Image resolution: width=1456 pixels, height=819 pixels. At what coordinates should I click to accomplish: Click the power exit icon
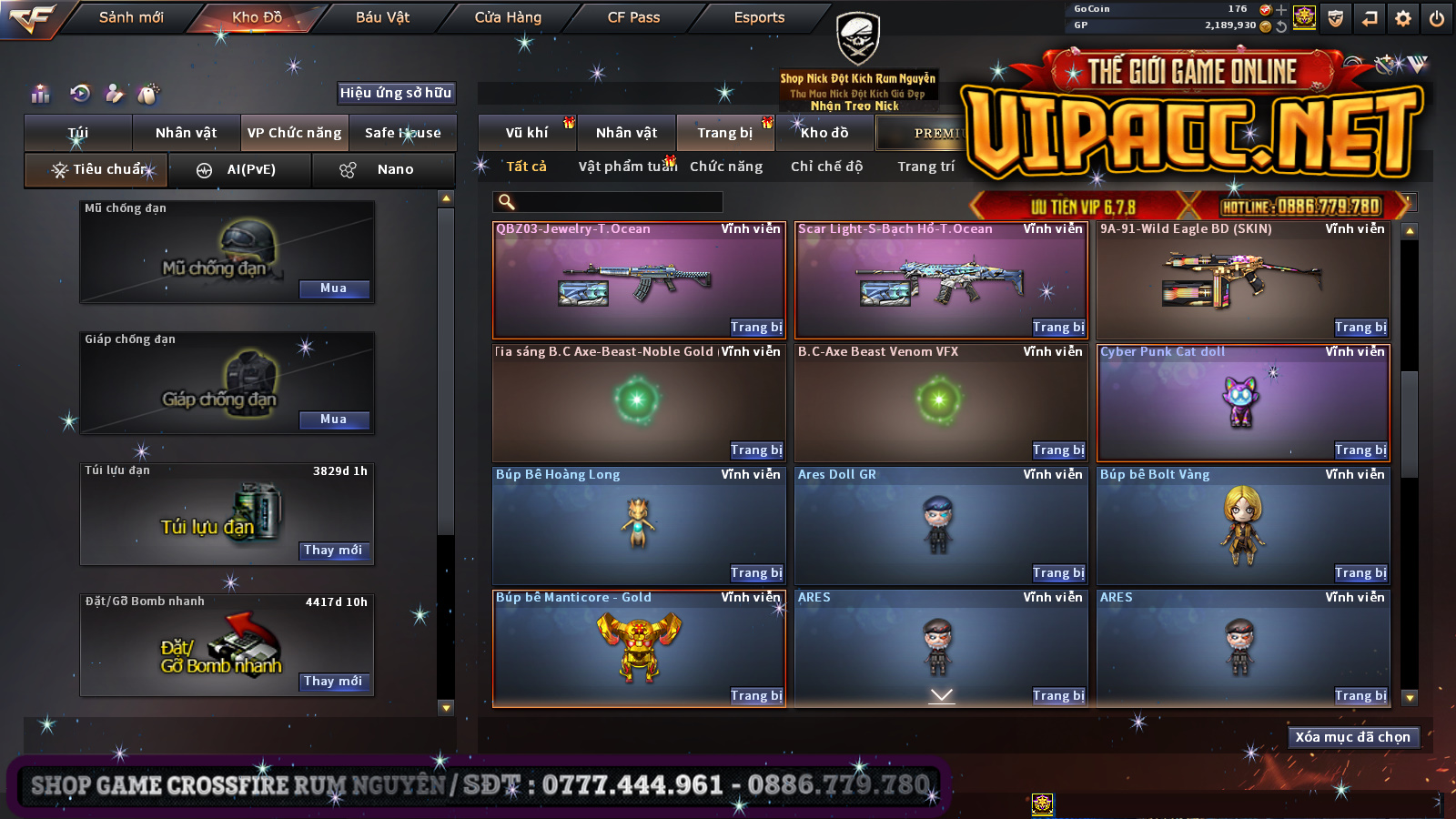click(1437, 18)
